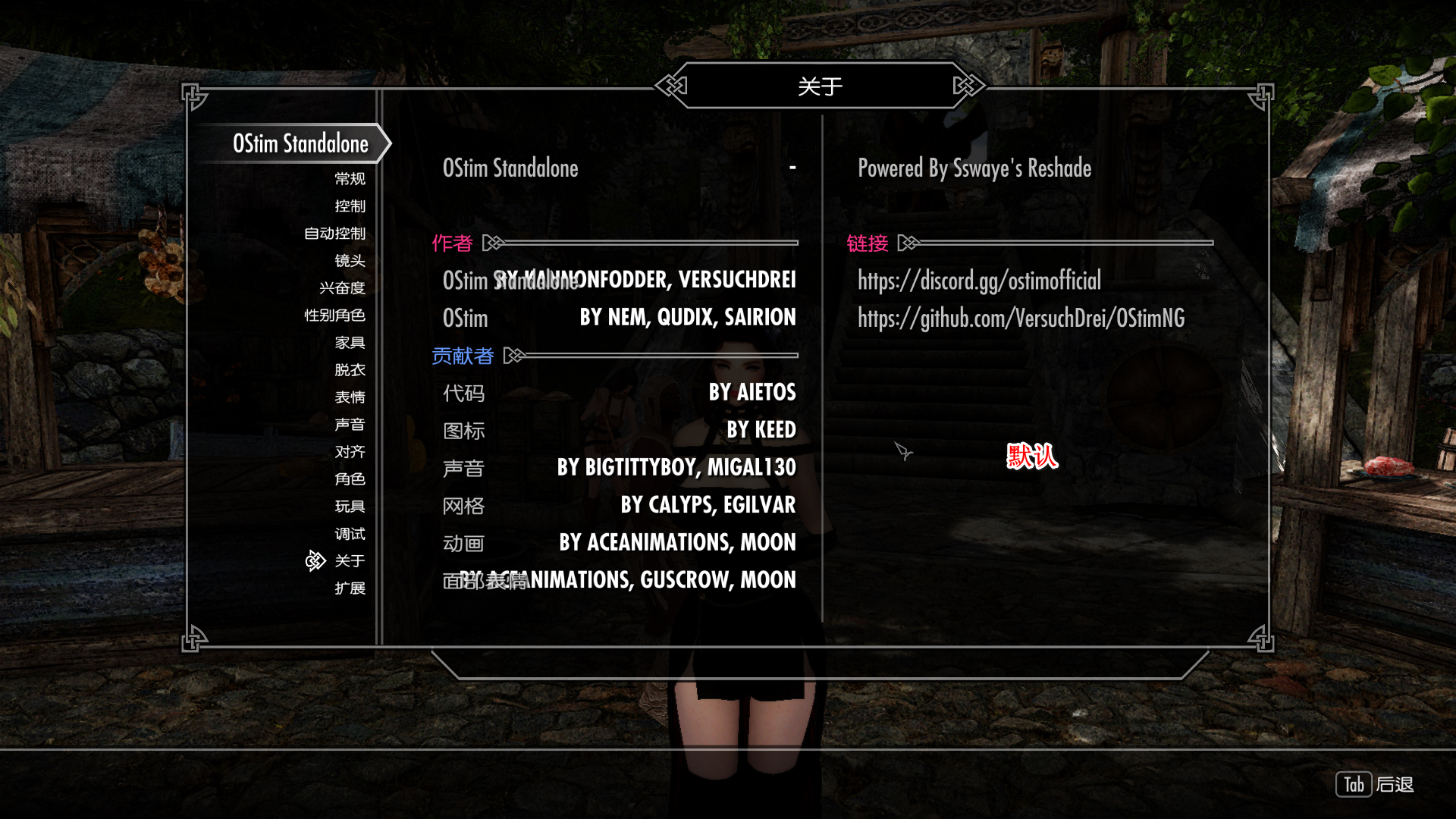Click the Discord ostimofficial link

979,281
